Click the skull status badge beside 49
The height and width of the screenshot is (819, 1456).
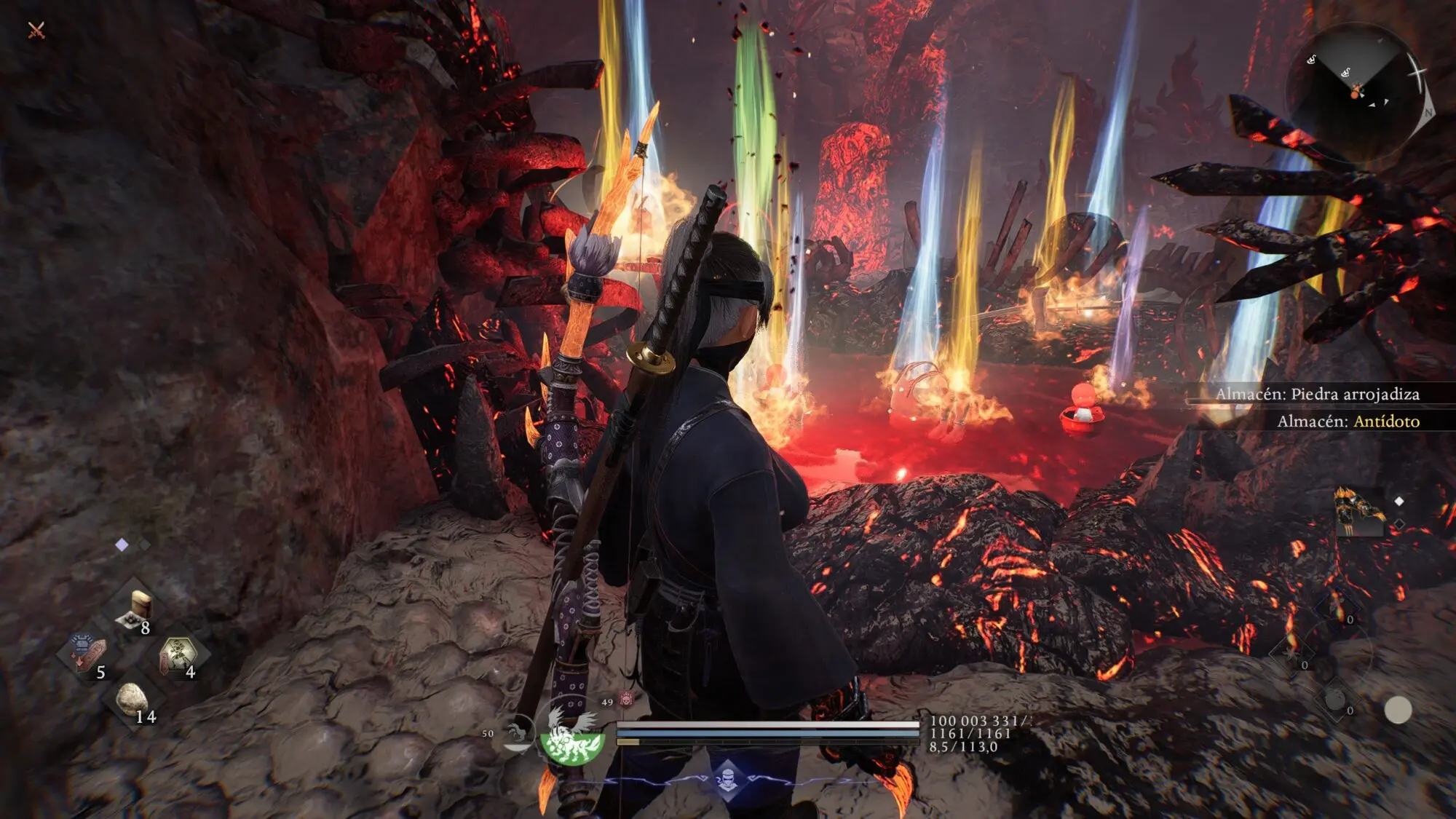[x=626, y=700]
